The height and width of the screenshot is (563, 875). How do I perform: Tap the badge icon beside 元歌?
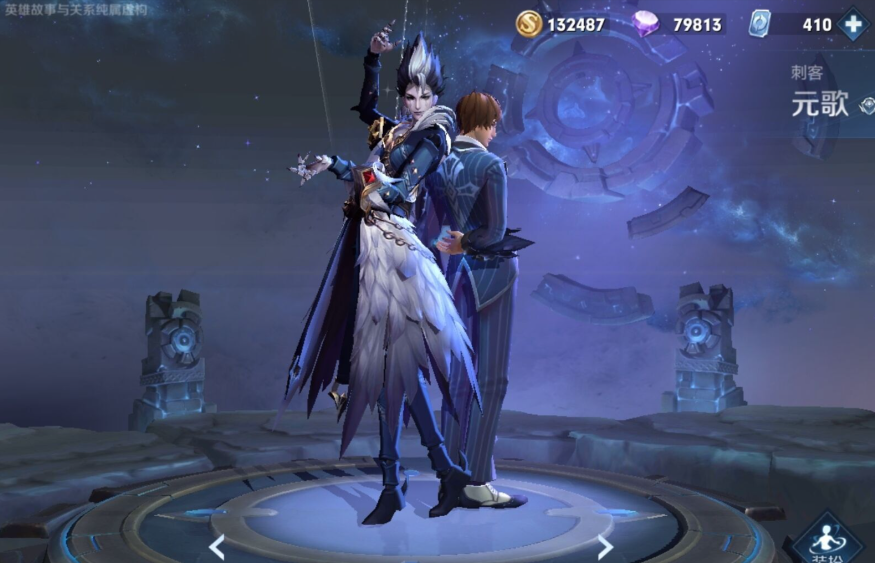(866, 105)
